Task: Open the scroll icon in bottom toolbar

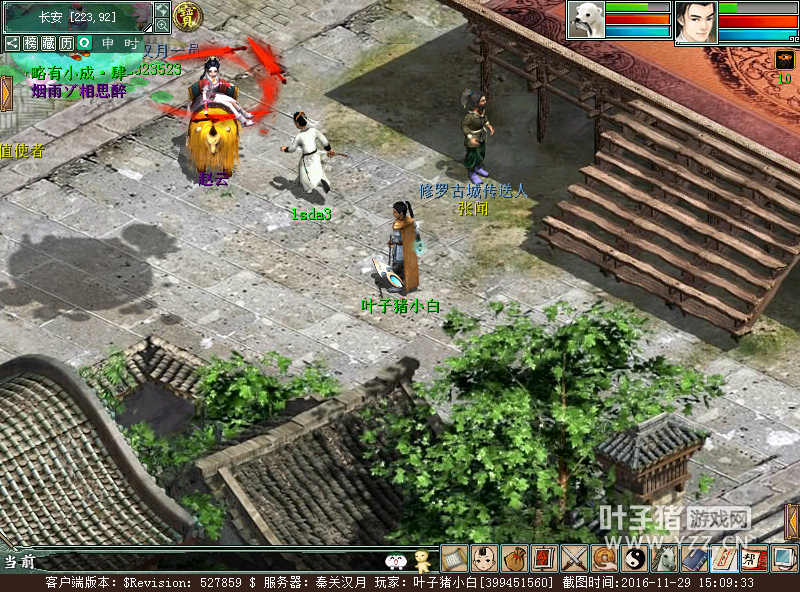Action: pos(455,558)
